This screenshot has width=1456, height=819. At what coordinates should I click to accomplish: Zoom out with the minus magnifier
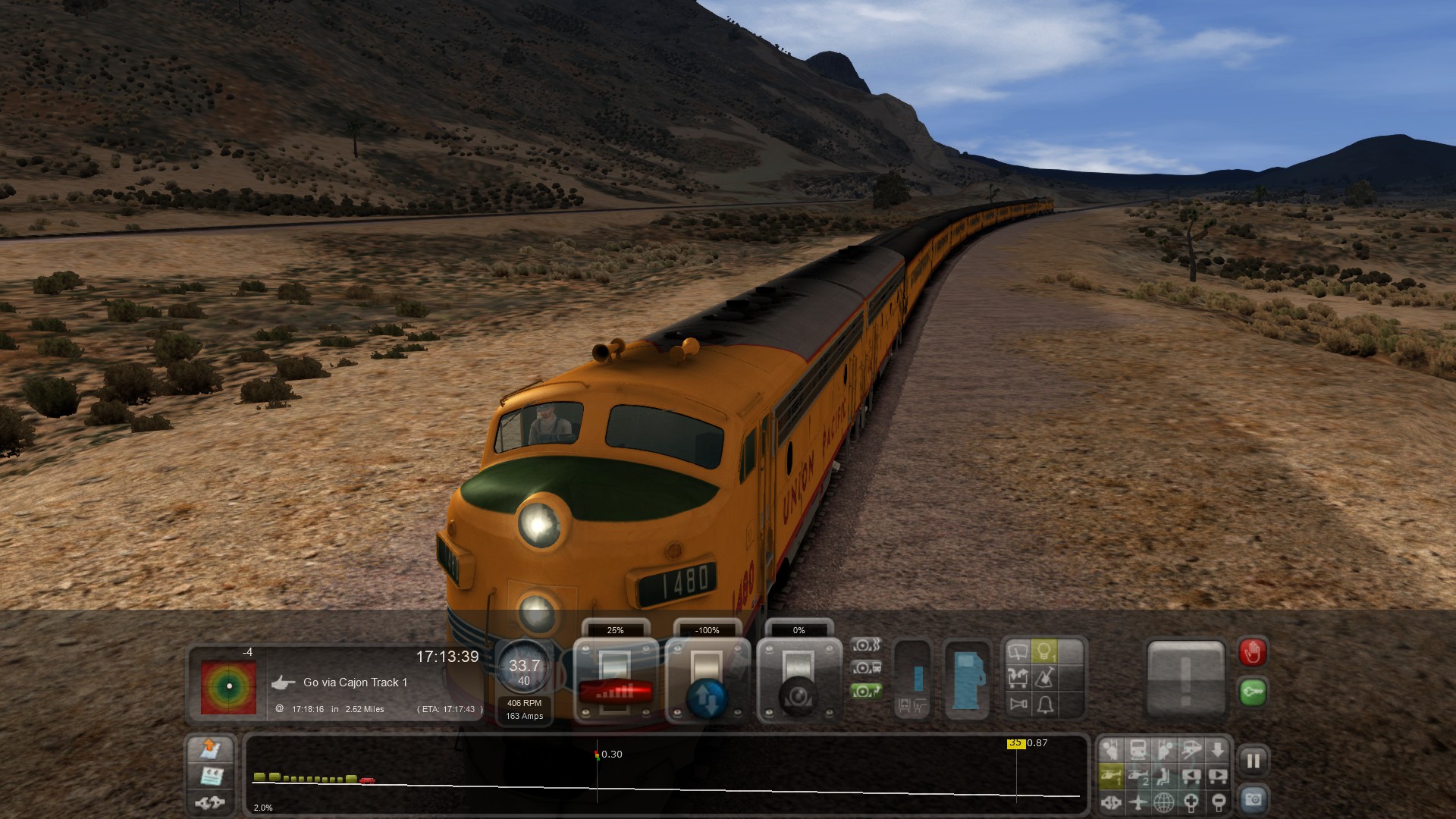1218,802
